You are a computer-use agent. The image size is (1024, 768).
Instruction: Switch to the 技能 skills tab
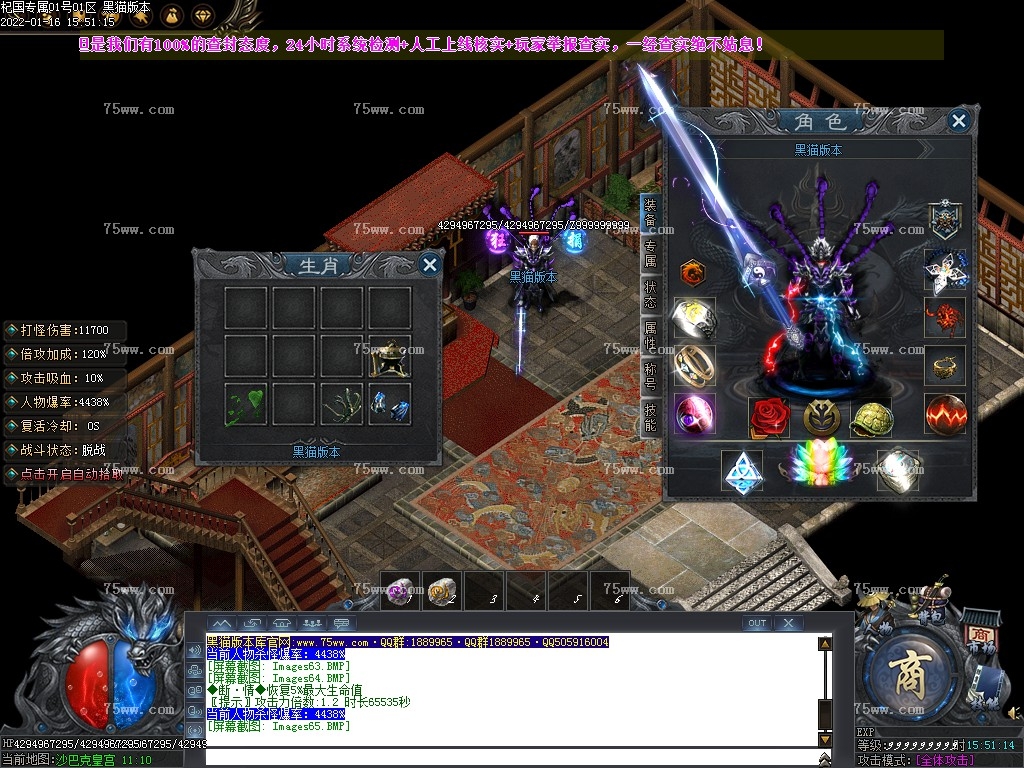pos(650,417)
